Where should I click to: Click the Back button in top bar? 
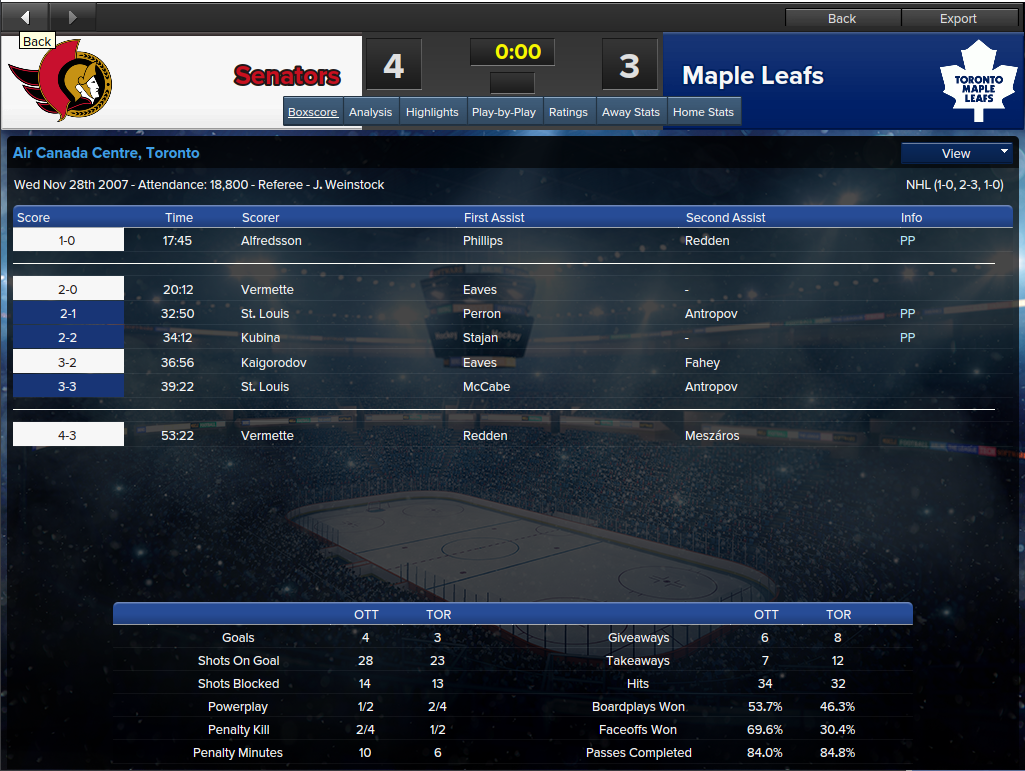[x=842, y=18]
